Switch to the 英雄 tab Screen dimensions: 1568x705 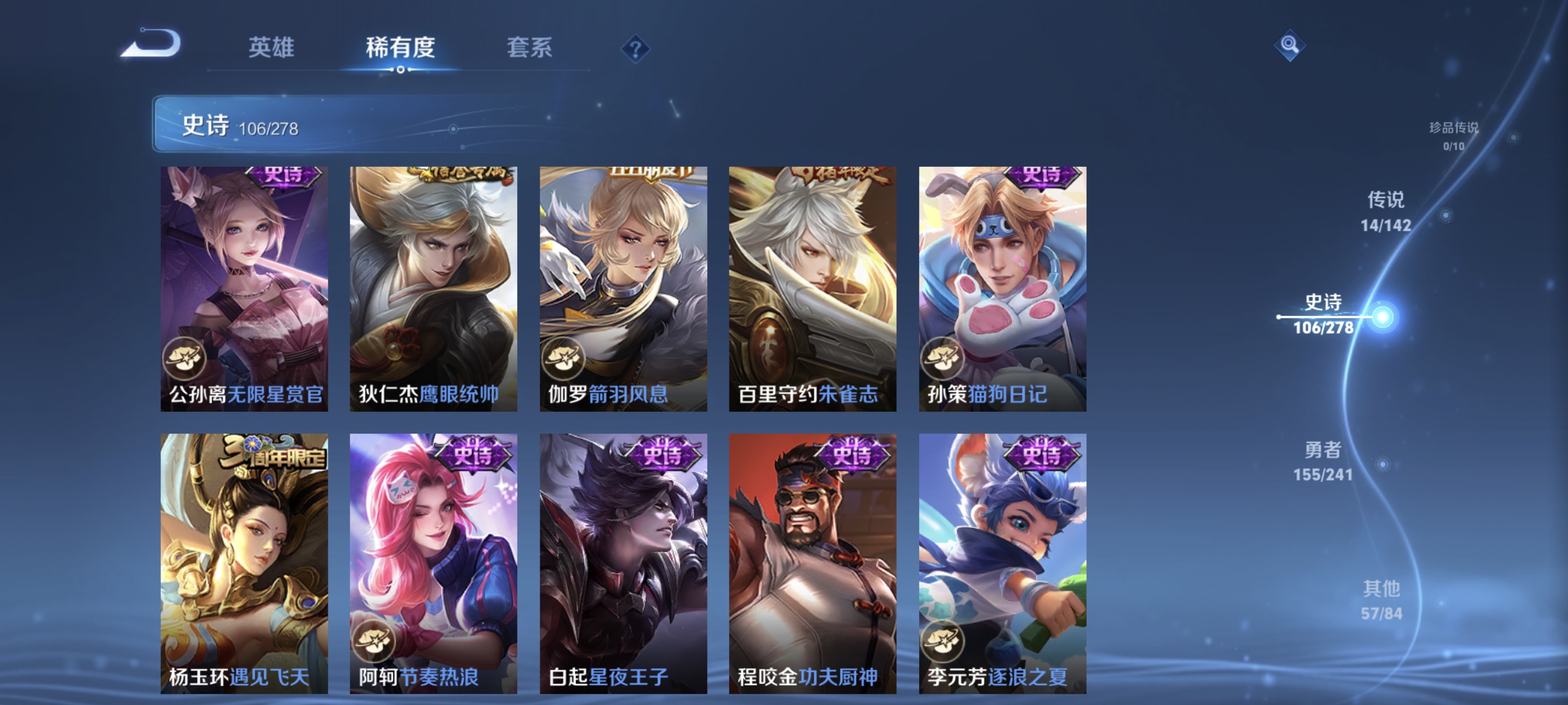coord(271,49)
